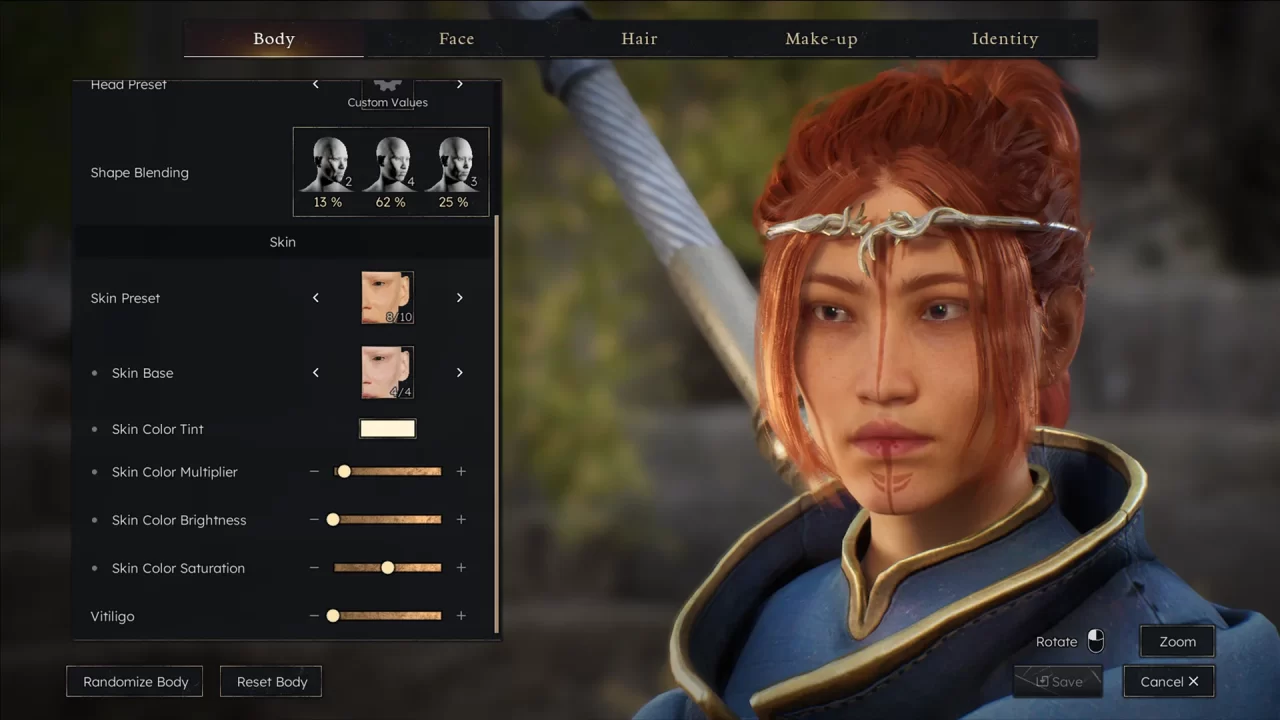
Task: Click plus to increase Skin Color Saturation
Action: pyautogui.click(x=461, y=567)
